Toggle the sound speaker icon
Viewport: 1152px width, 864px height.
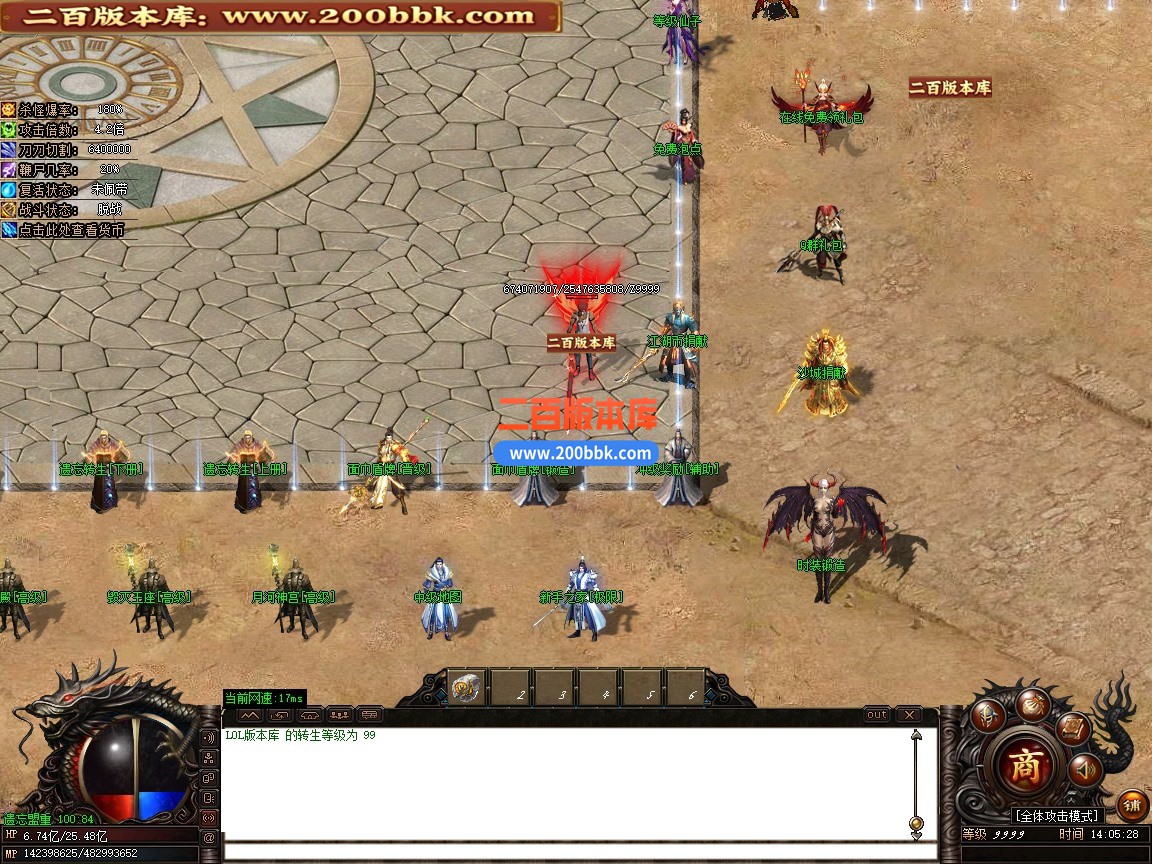[x=1084, y=770]
